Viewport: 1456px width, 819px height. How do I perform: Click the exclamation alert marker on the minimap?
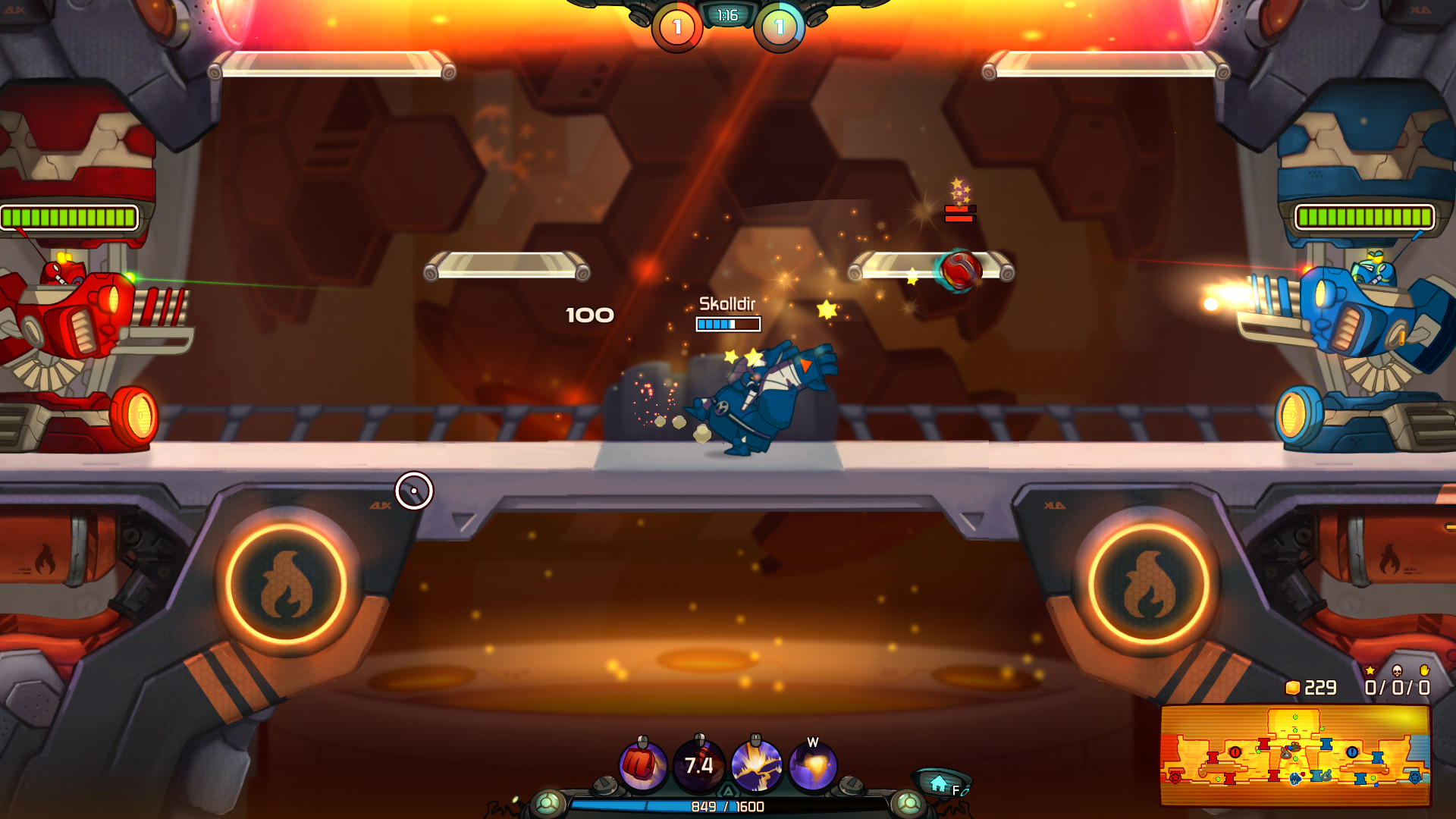coord(1234,752)
